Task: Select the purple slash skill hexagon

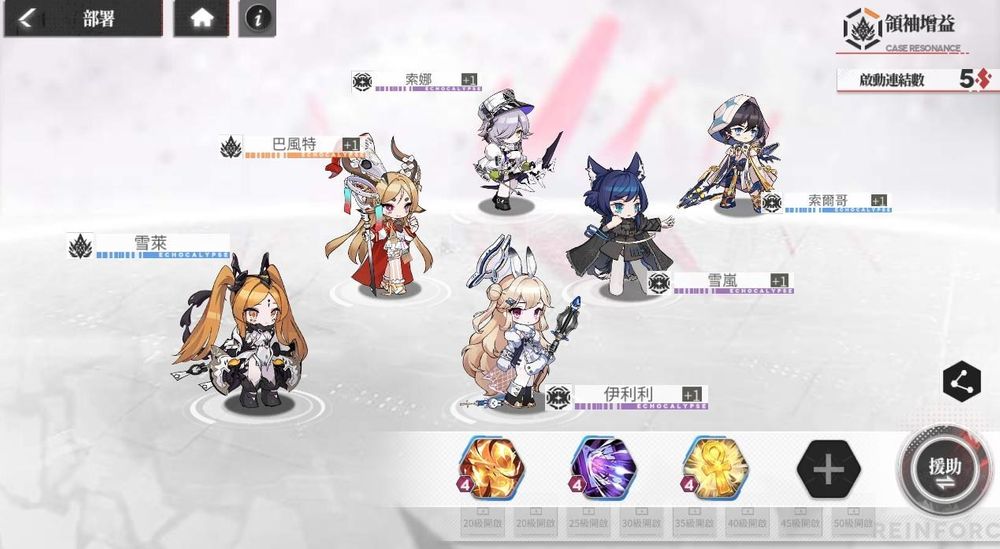Action: [x=603, y=467]
